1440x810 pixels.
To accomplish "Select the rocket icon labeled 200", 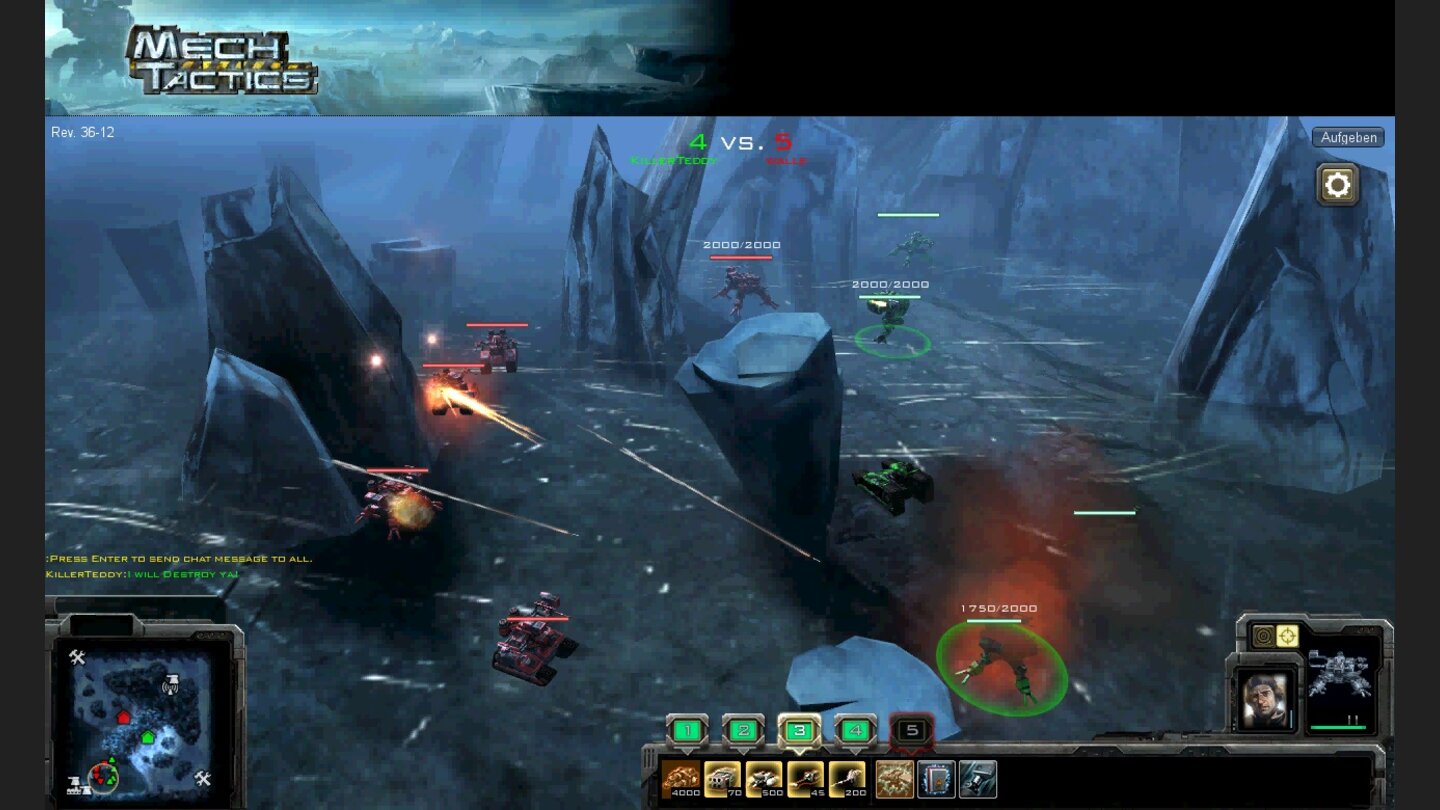I will coord(847,777).
